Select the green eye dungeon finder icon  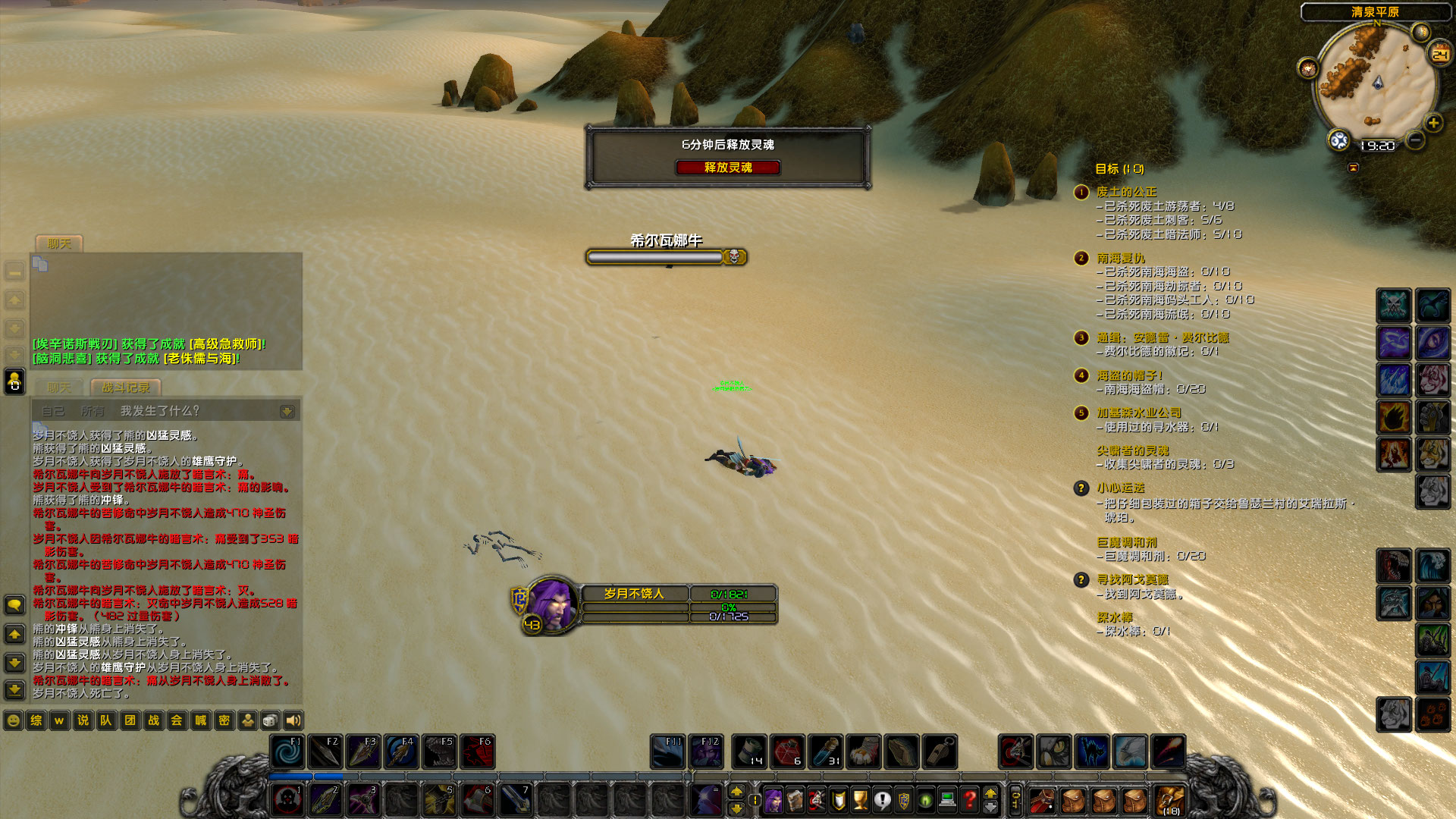924,800
